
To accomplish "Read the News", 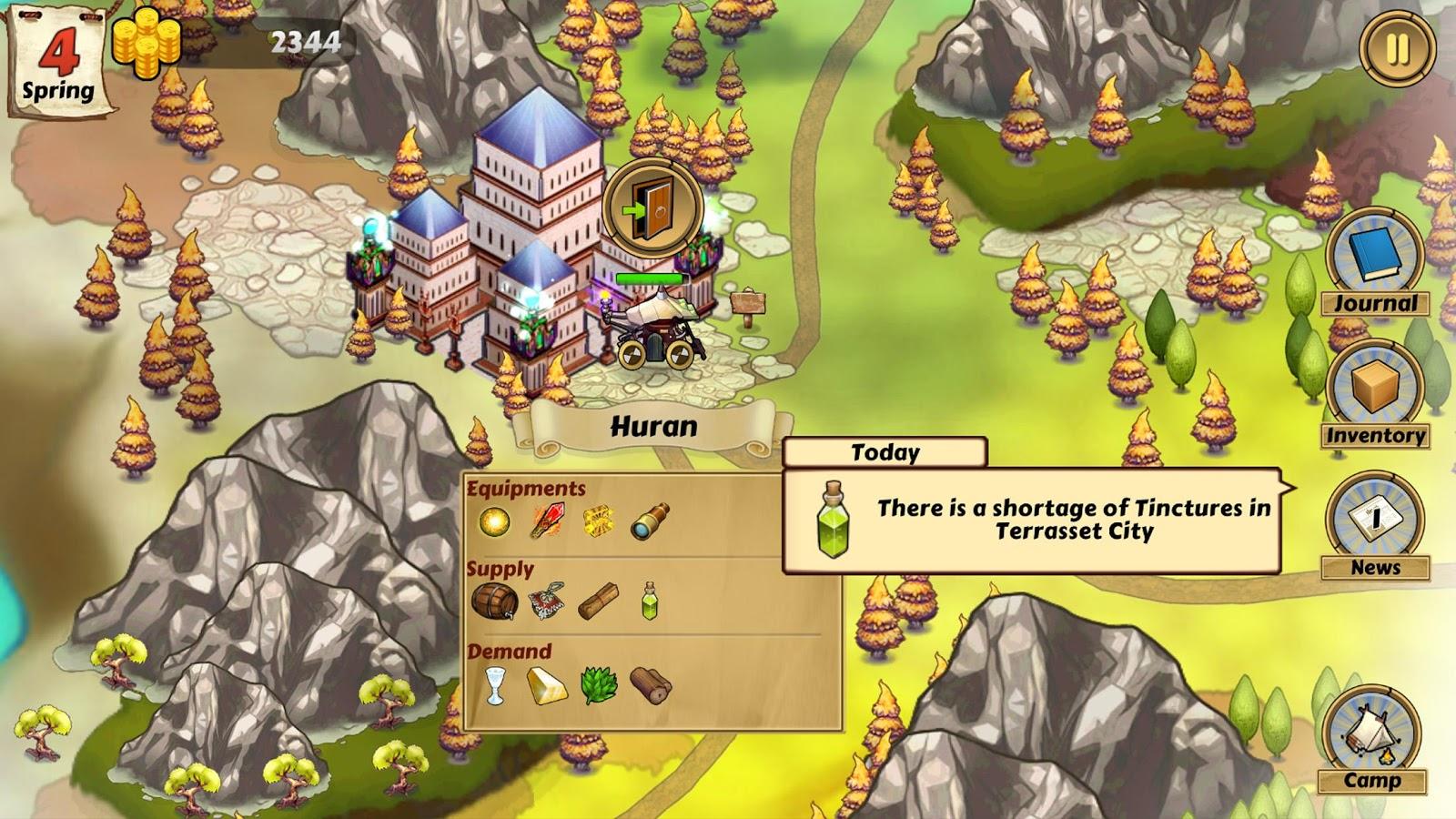I will tap(1375, 526).
